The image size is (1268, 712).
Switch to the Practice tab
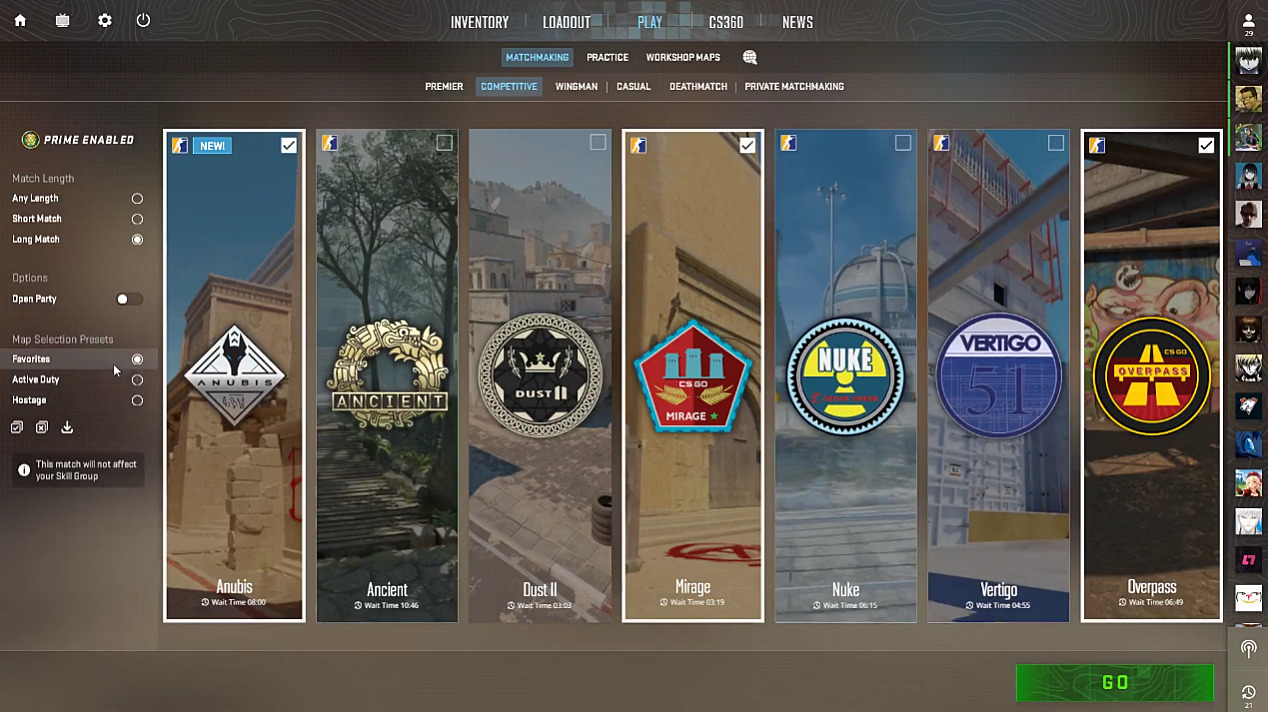click(607, 58)
